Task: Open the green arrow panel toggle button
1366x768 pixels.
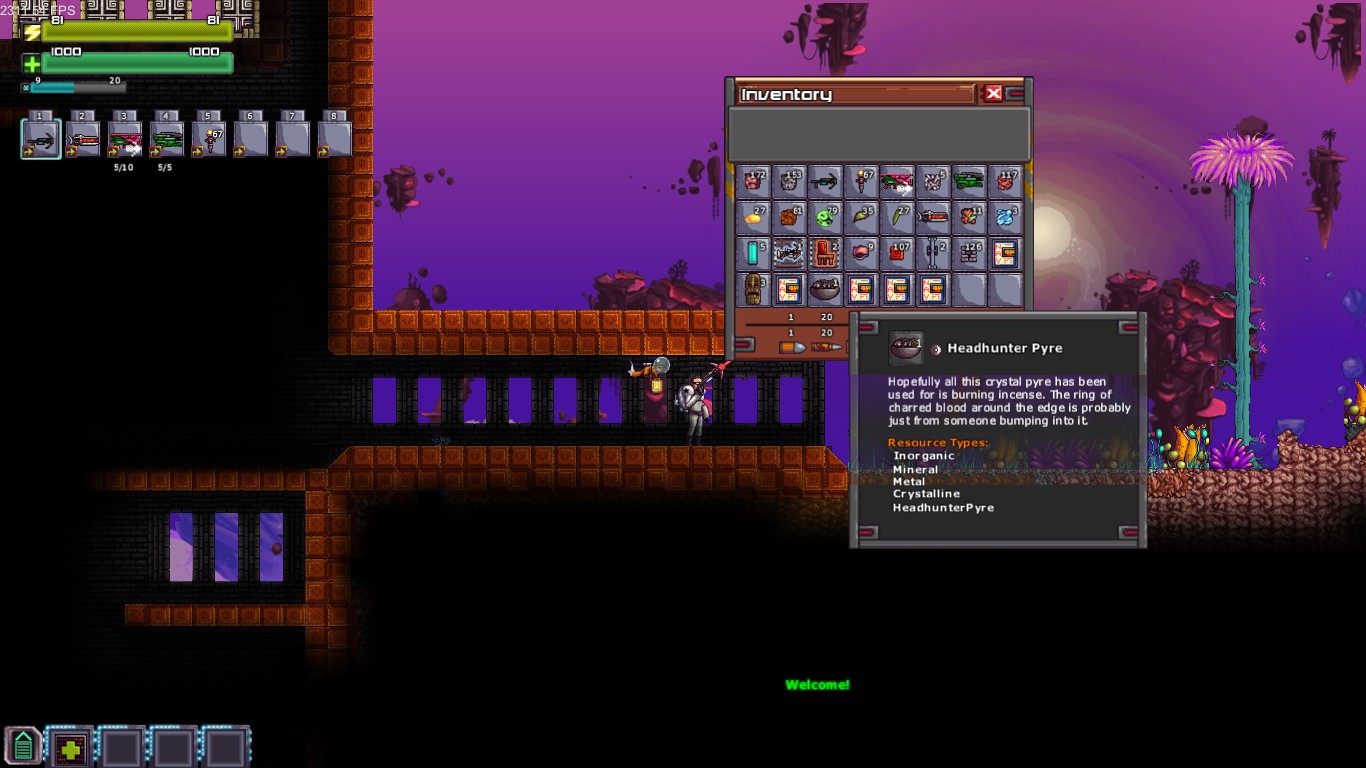Action: (x=23, y=746)
